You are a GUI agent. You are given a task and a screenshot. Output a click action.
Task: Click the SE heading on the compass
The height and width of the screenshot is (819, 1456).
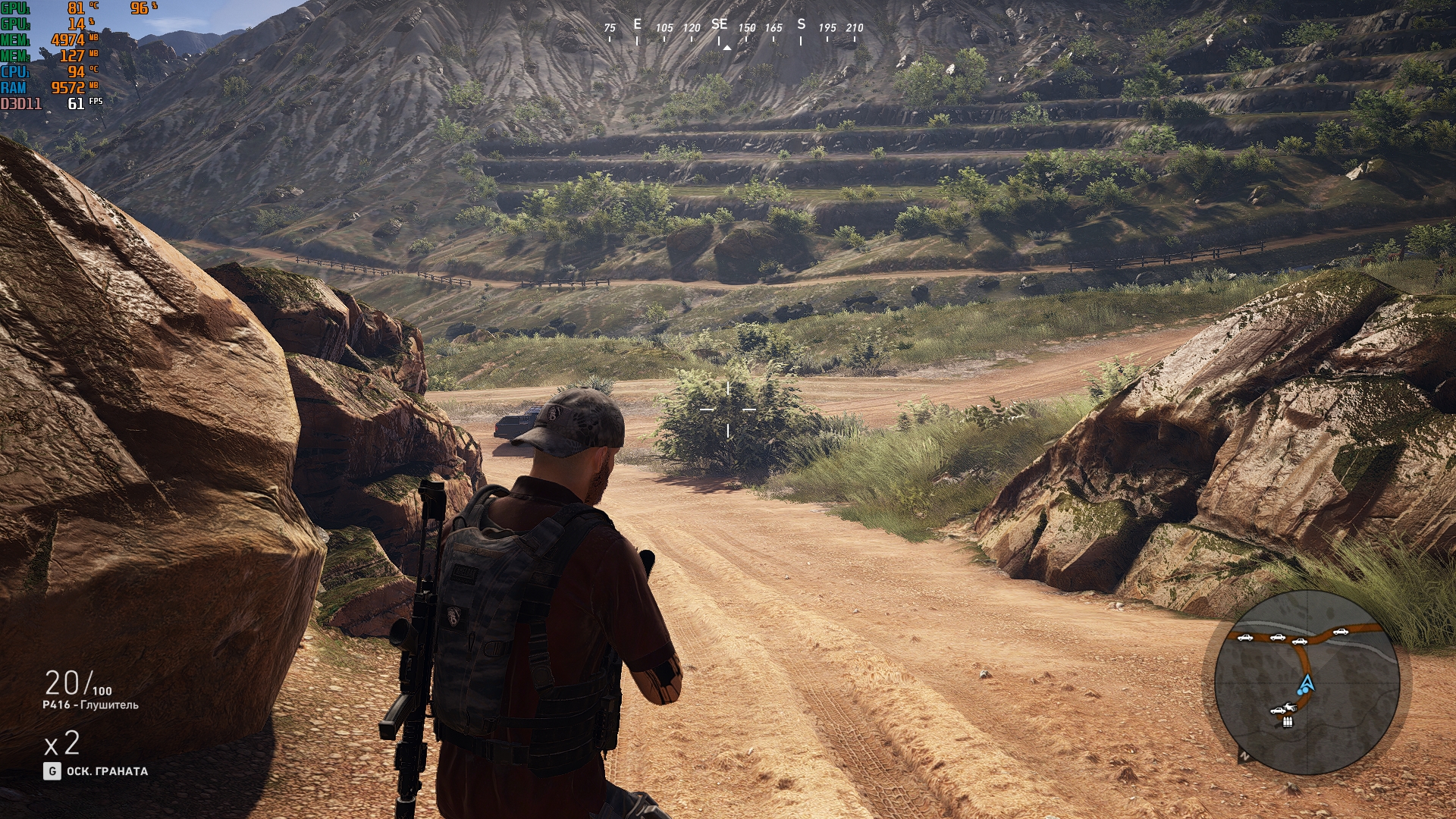click(719, 25)
